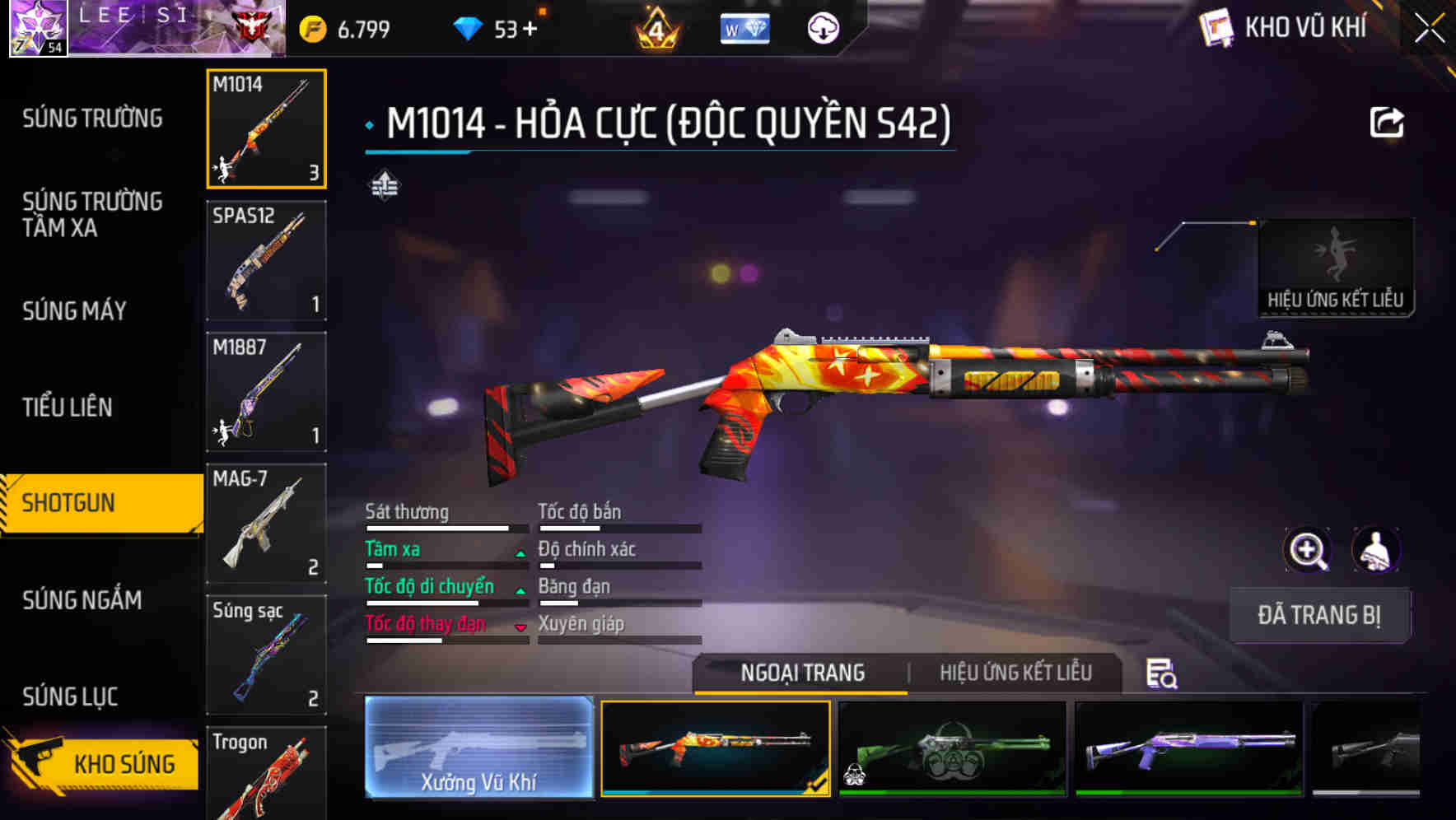Click the badge icon under the weapon title

385,184
